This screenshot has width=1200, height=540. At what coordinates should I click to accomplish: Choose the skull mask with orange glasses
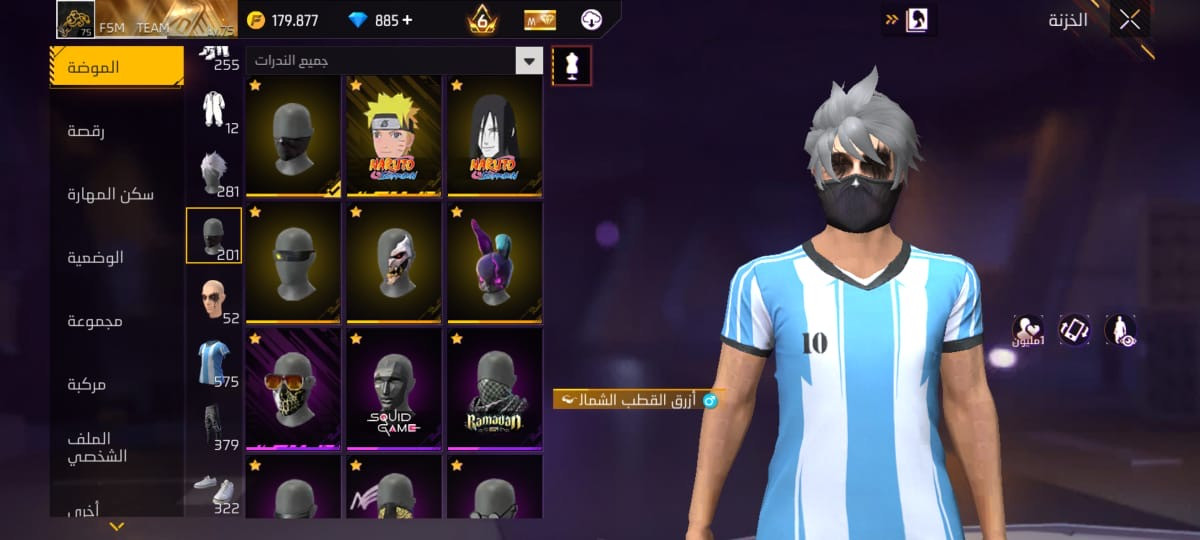[293, 388]
